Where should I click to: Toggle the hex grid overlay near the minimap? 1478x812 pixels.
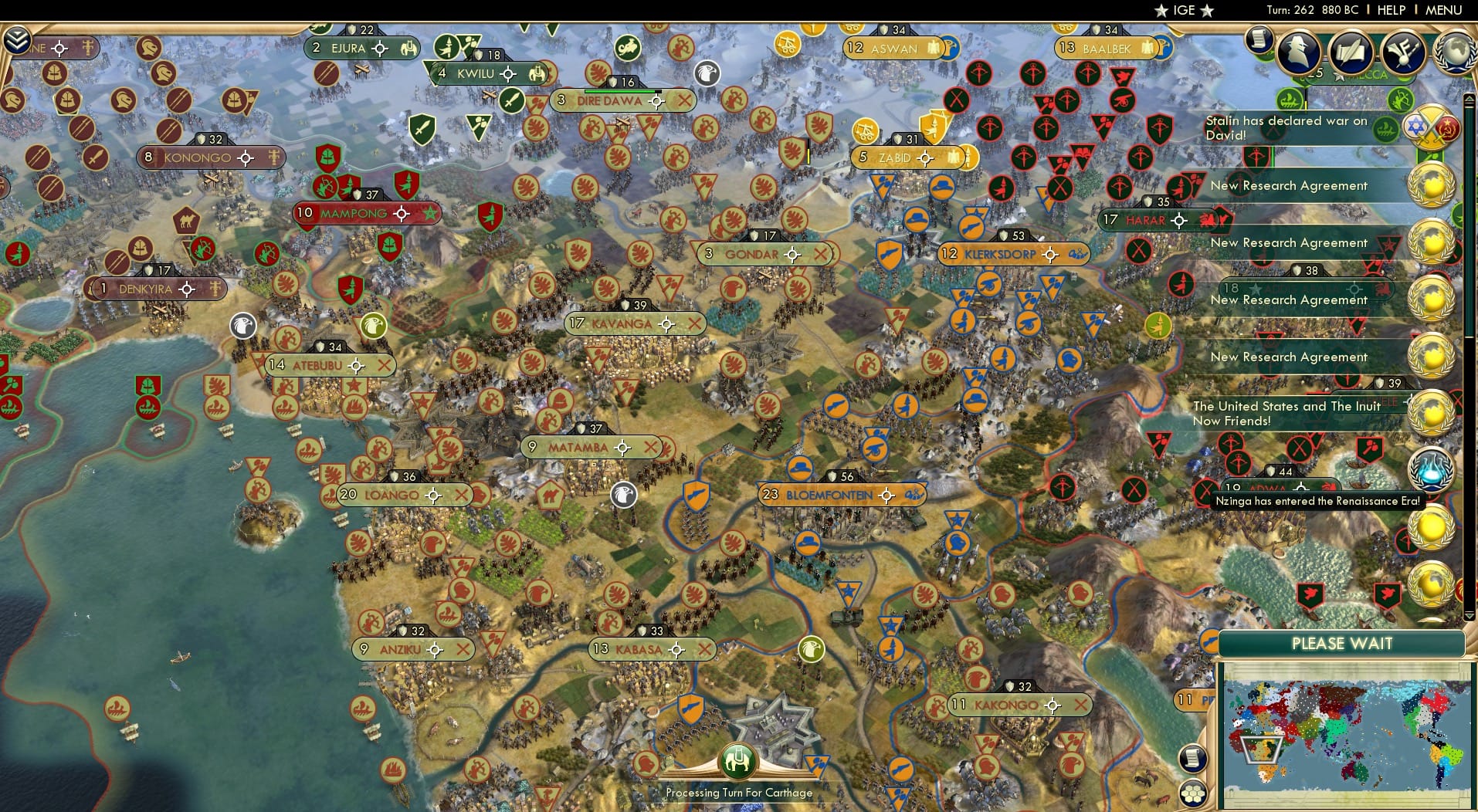pos(1194,791)
